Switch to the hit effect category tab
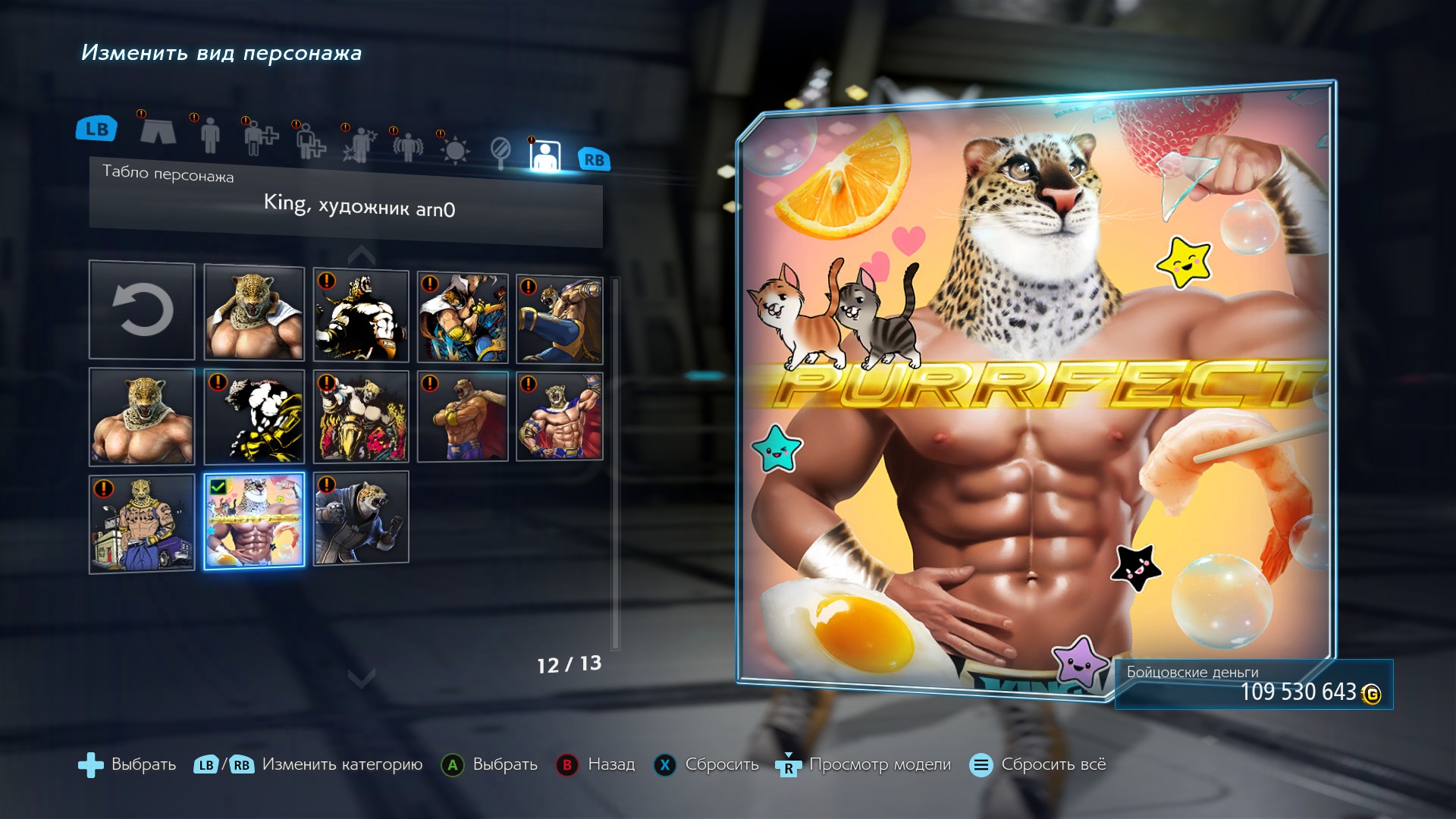1456x819 pixels. point(359,144)
